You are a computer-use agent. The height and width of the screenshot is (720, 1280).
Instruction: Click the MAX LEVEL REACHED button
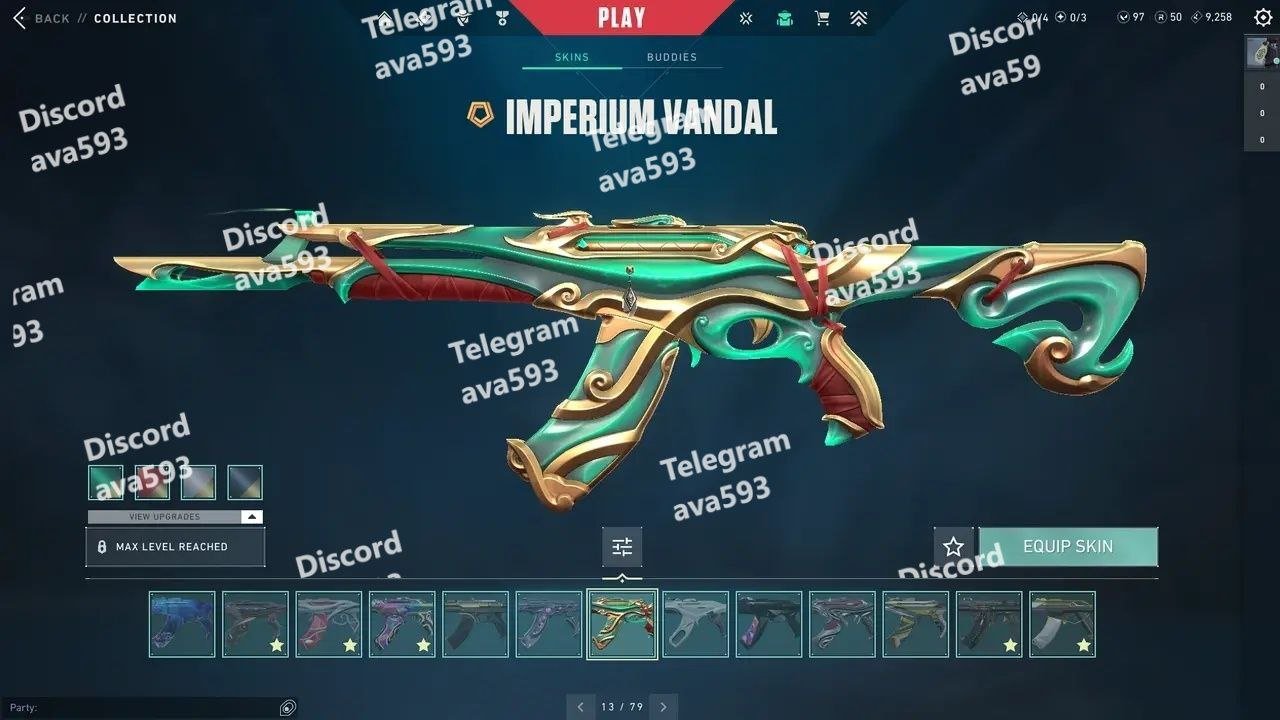click(175, 547)
